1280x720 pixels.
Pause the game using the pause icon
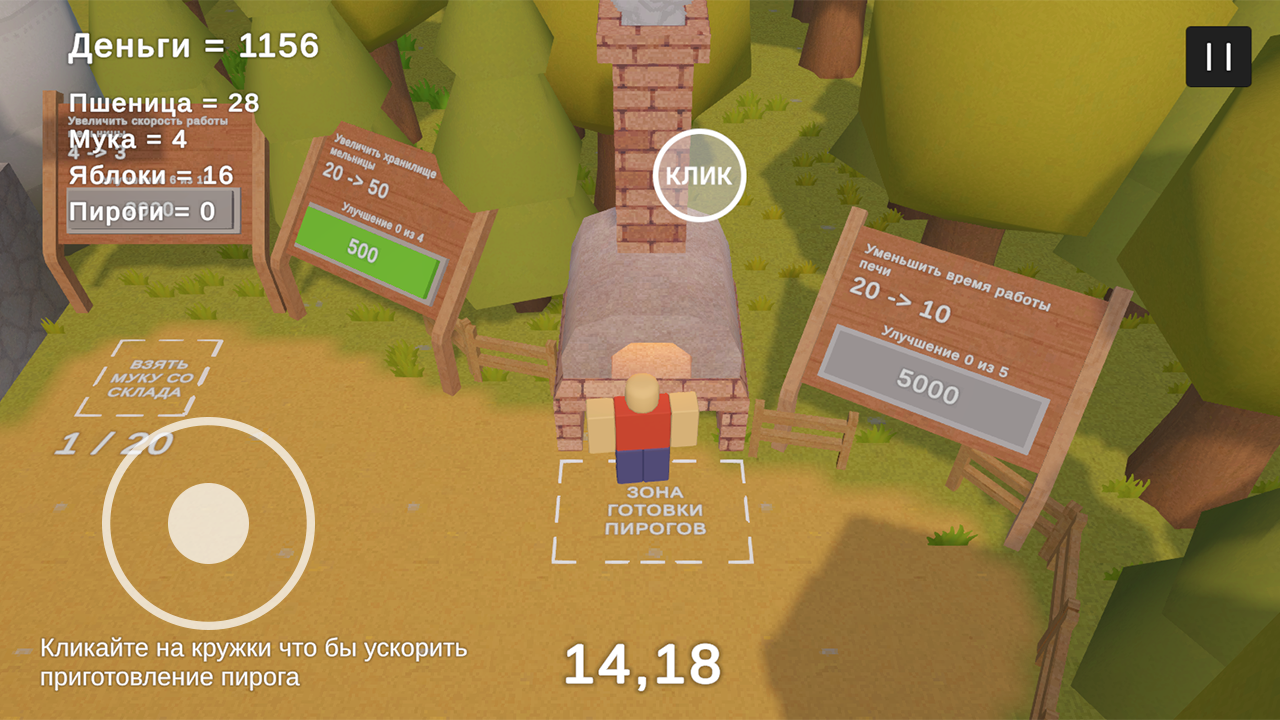click(x=1216, y=56)
